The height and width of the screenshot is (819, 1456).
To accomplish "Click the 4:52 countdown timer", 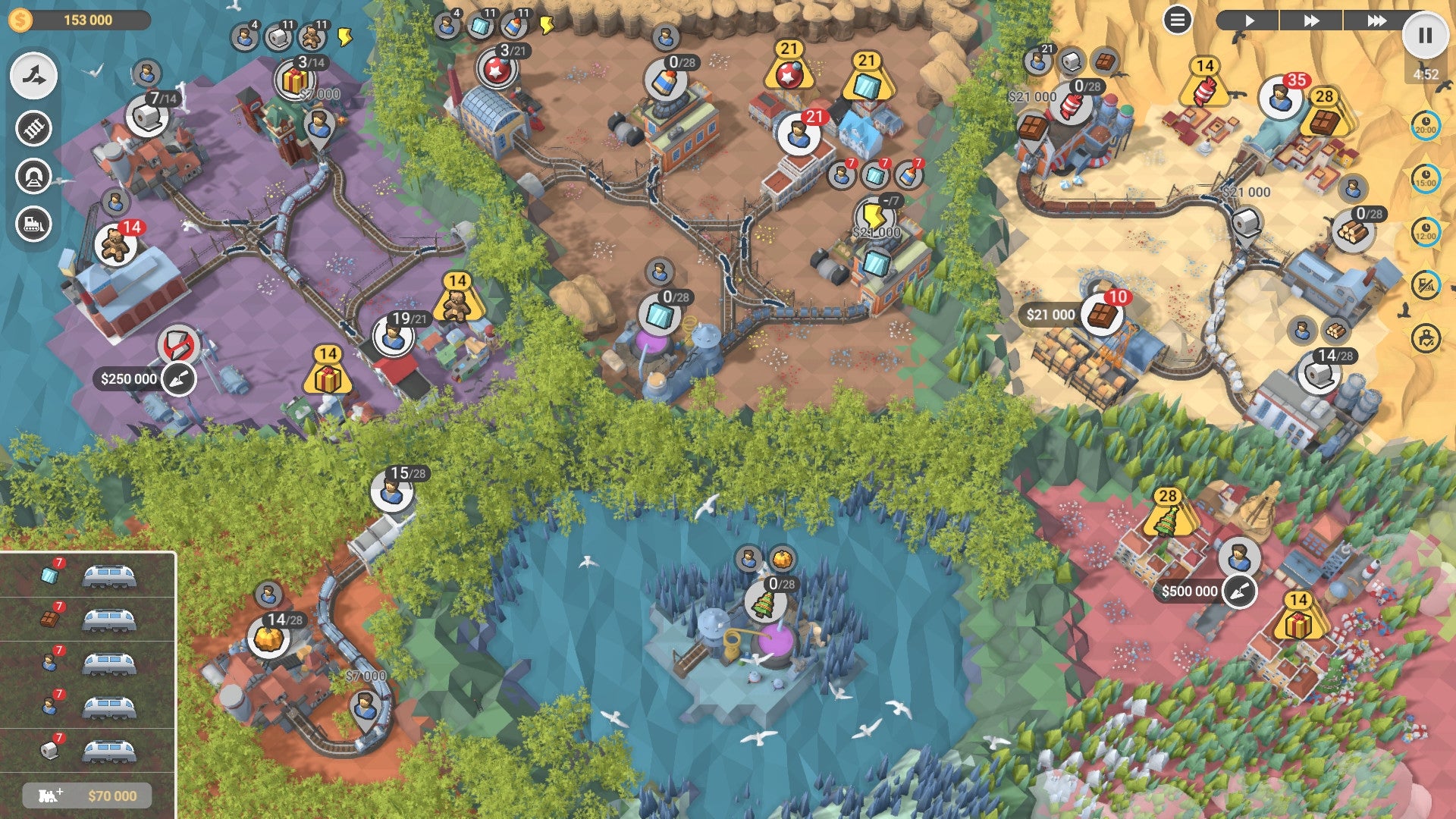I will pyautogui.click(x=1425, y=74).
